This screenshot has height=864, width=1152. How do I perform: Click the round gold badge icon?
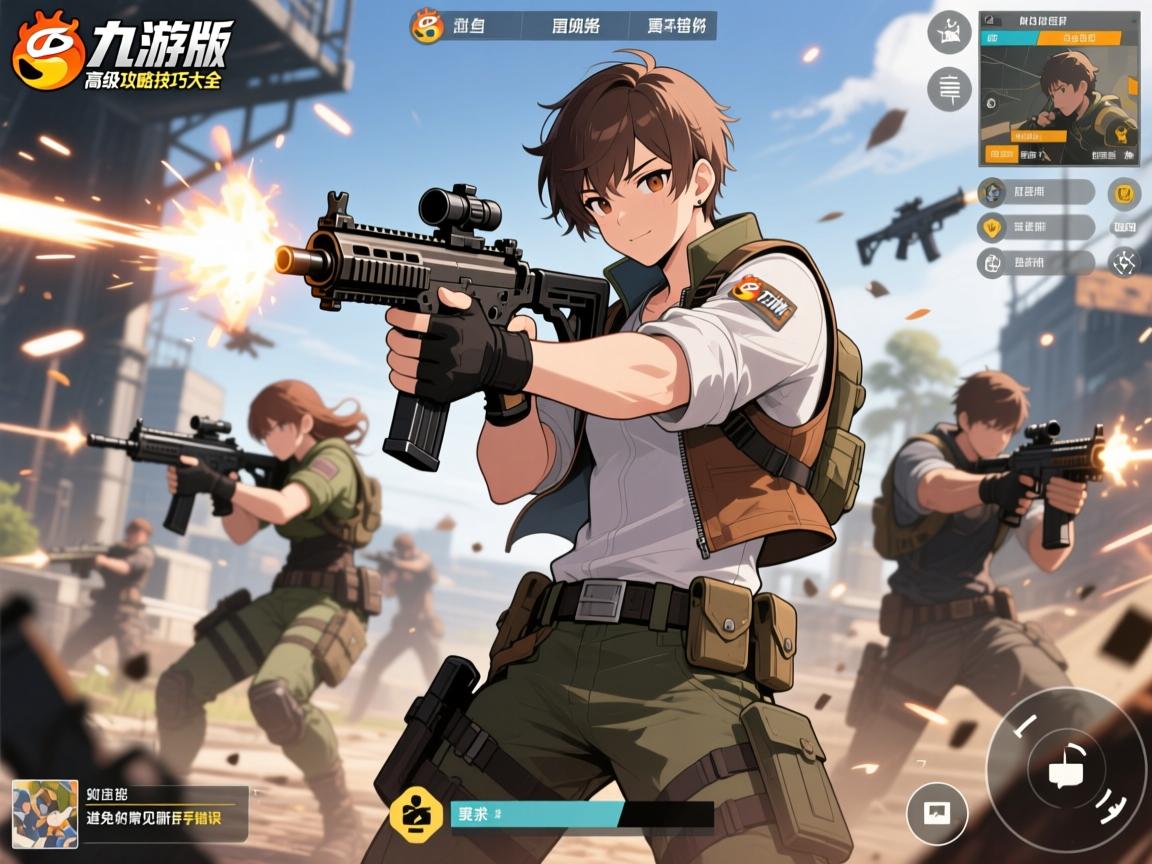1125,193
